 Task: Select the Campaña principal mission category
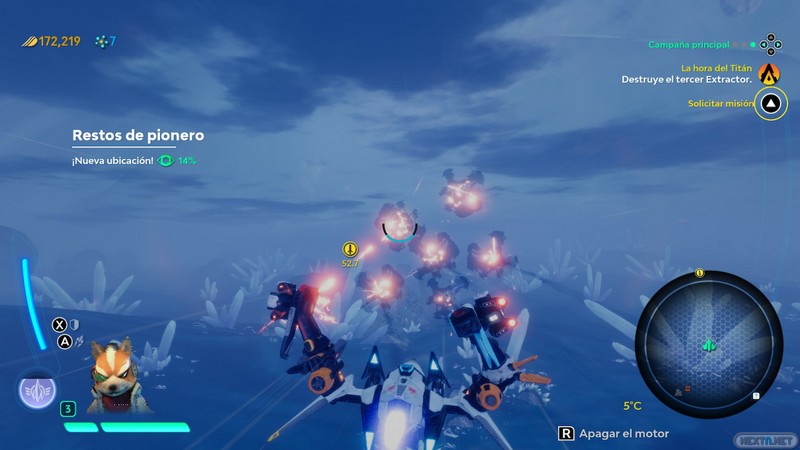[689, 44]
